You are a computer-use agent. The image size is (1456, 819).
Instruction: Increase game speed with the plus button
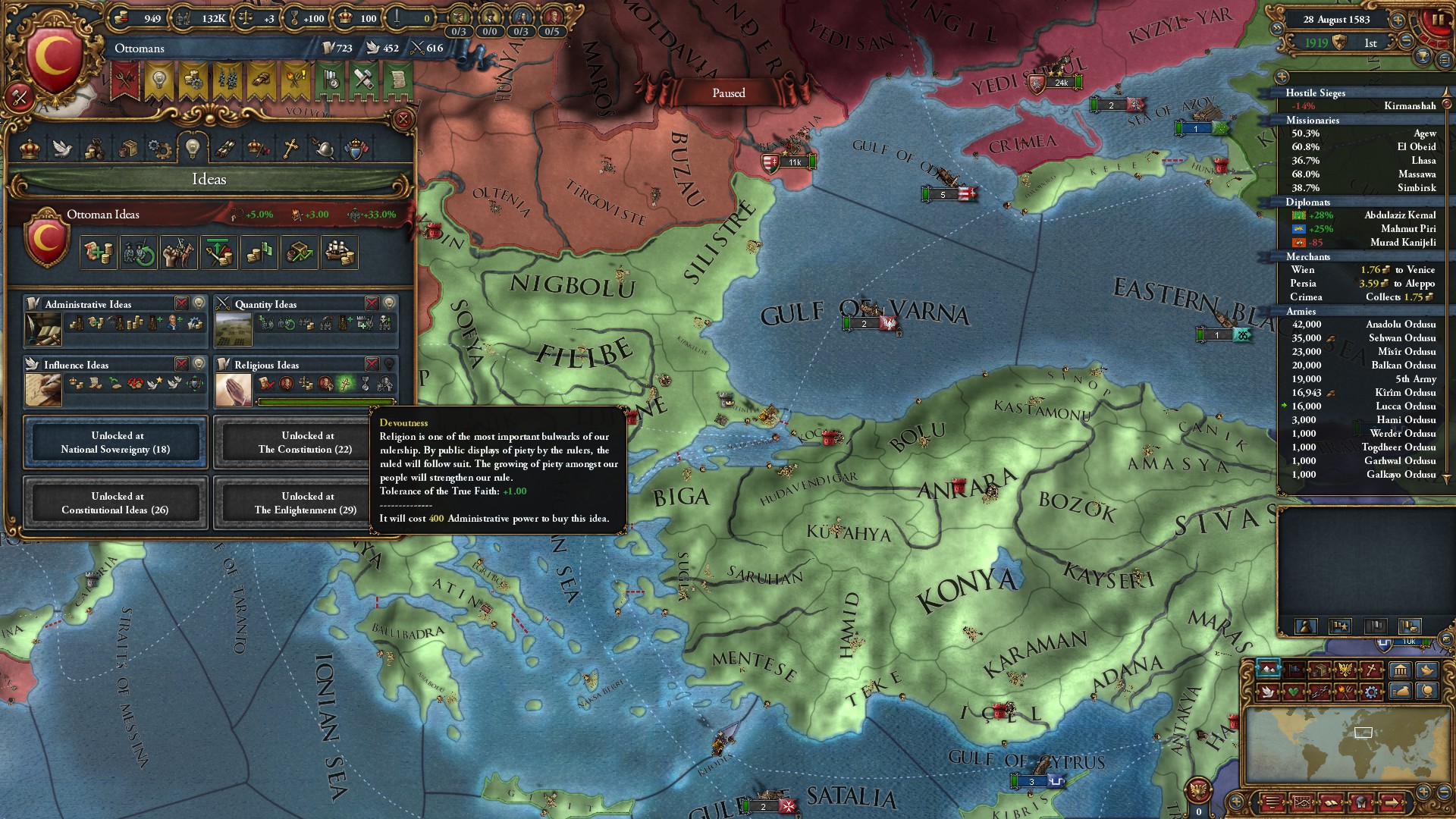pos(1397,19)
